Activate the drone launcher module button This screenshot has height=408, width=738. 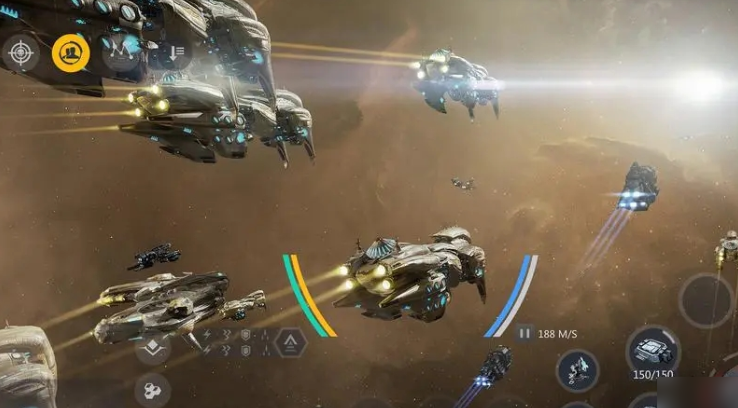click(577, 369)
